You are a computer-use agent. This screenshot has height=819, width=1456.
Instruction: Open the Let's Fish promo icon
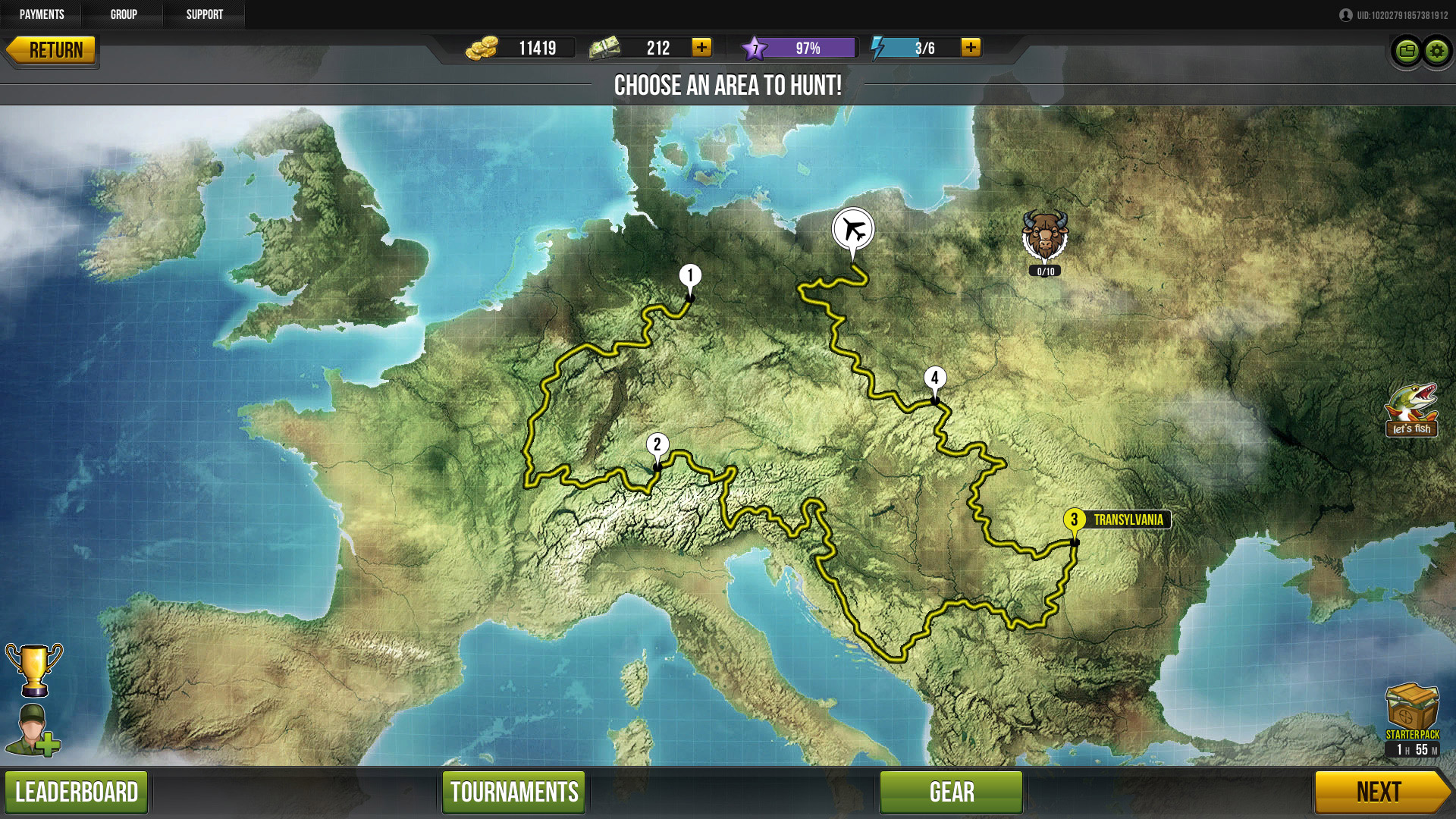click(x=1411, y=410)
